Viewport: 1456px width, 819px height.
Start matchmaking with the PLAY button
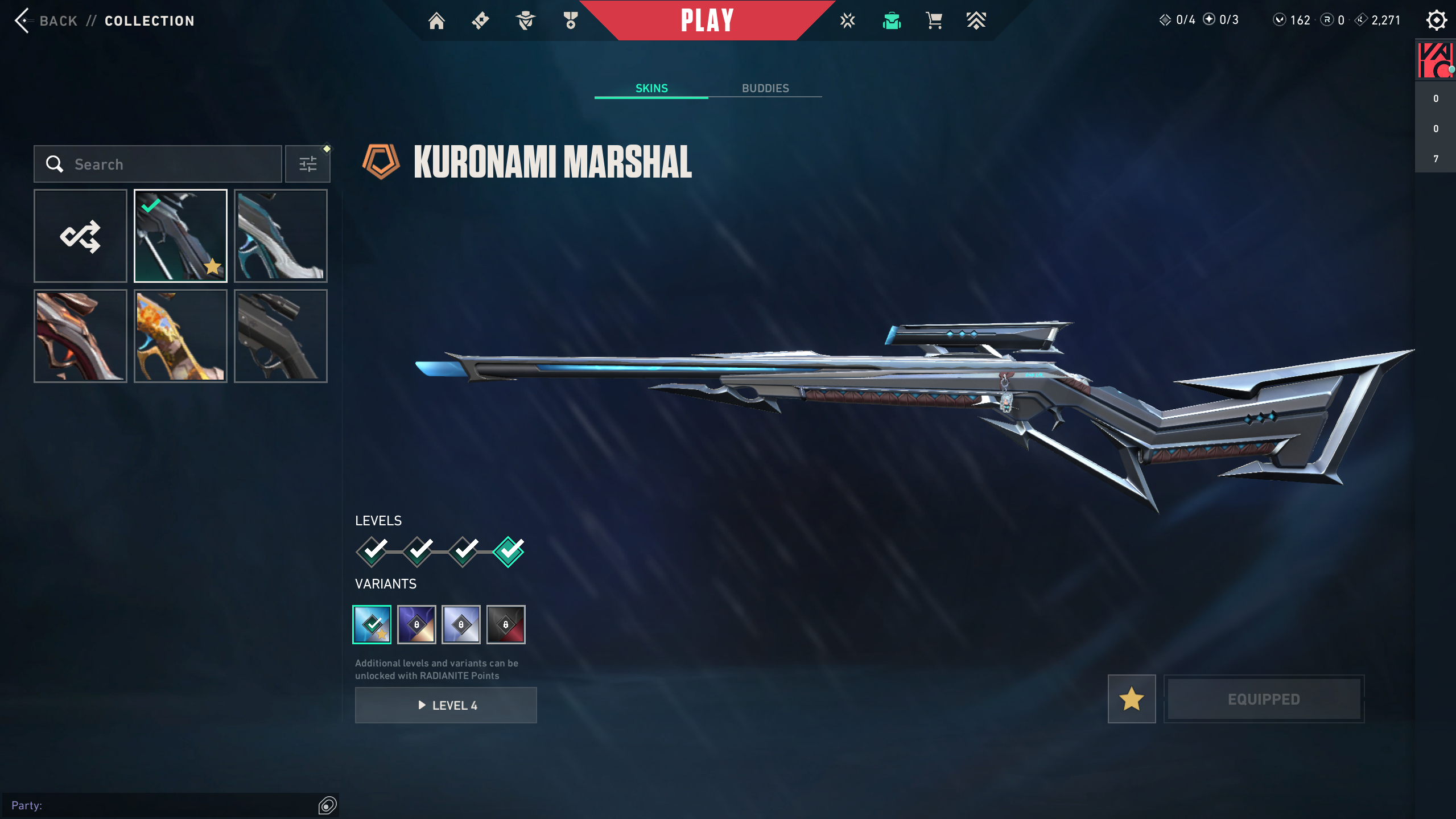tap(707, 20)
